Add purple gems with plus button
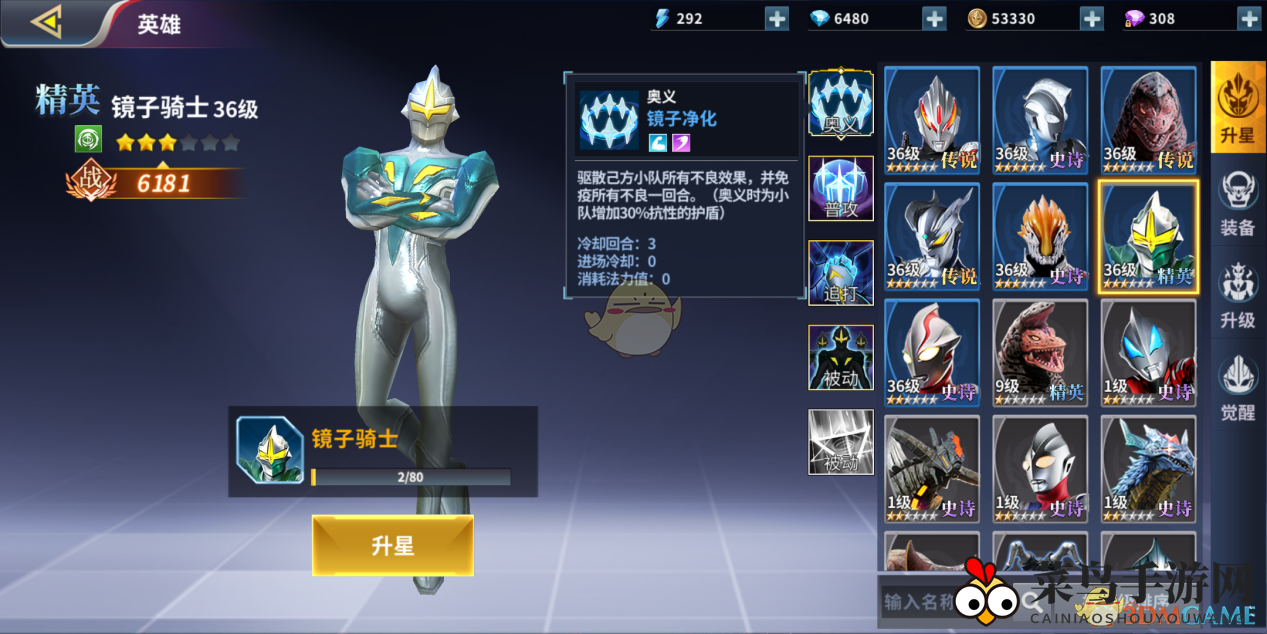Viewport: 1267px width, 634px height. click(1249, 18)
